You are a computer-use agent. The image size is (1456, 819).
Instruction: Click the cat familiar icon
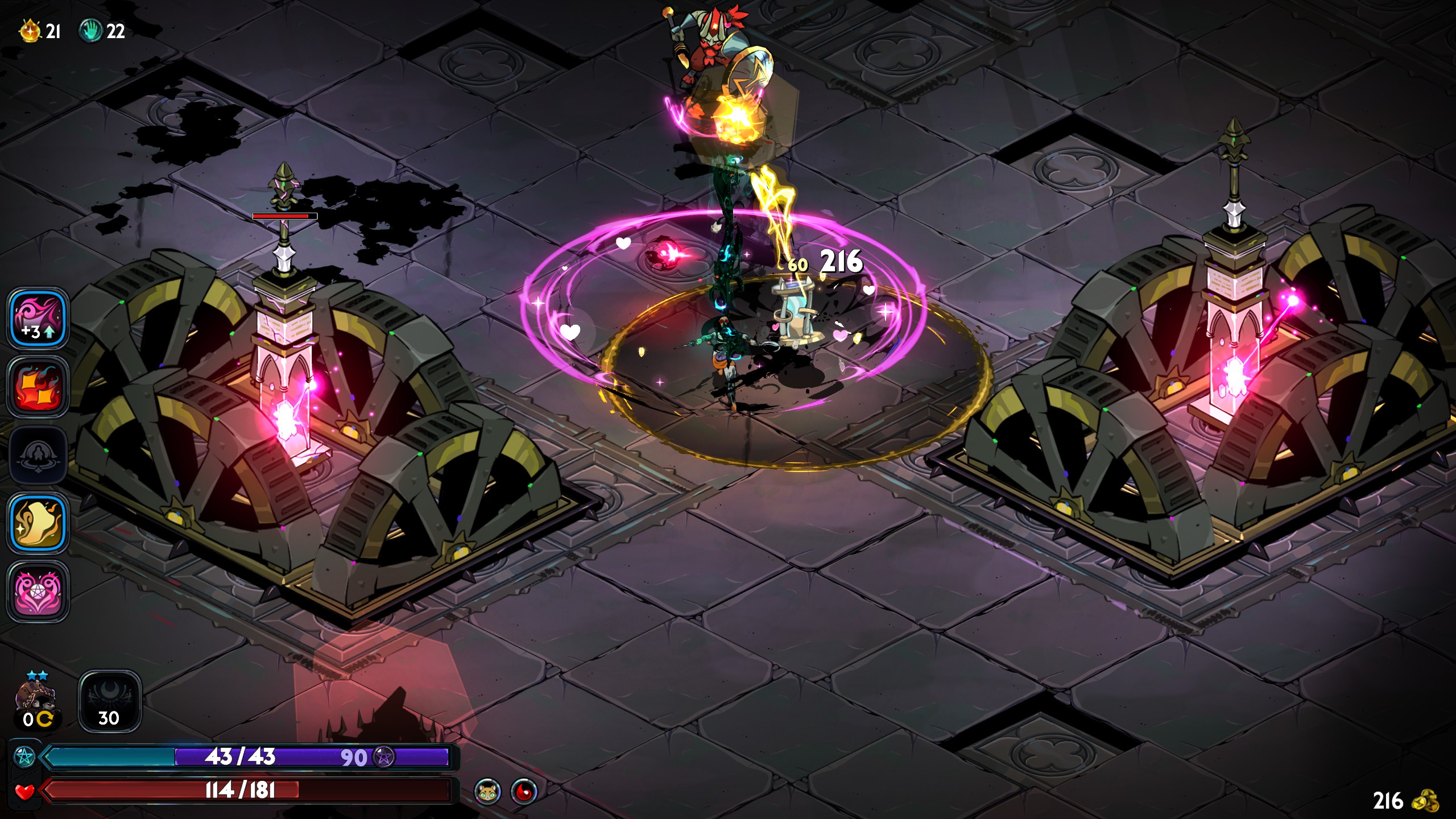488,791
